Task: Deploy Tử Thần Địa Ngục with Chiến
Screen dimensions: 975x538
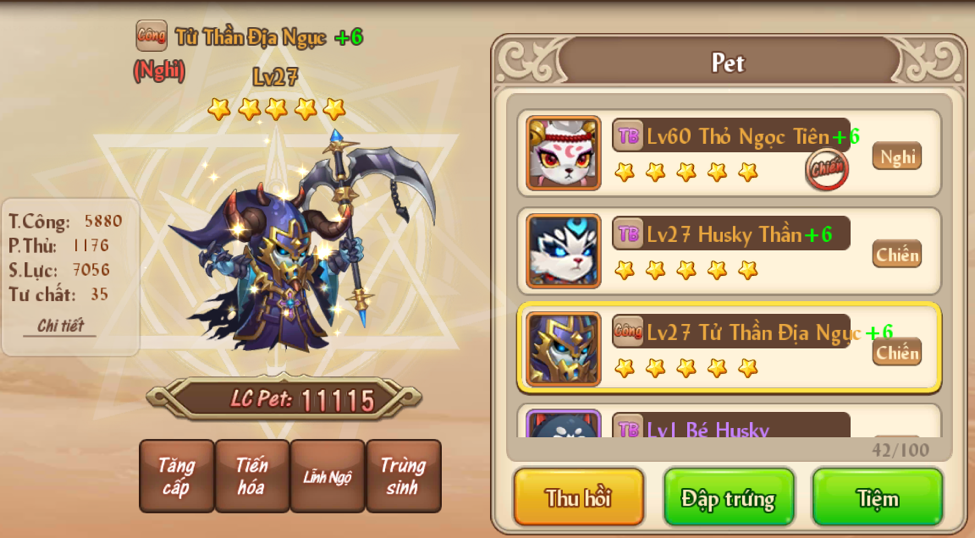Action: pyautogui.click(x=897, y=352)
